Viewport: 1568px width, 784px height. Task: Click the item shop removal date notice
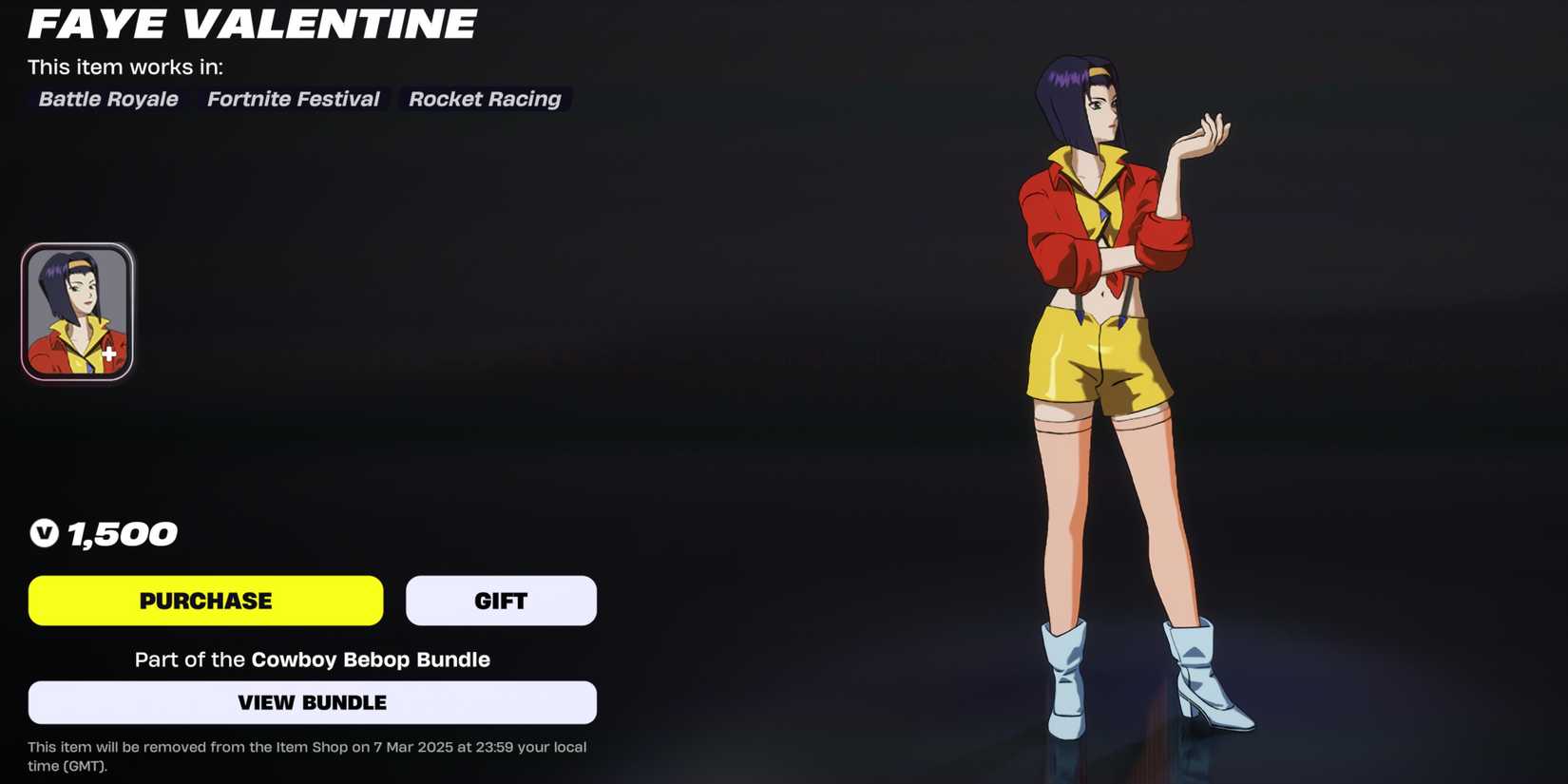click(x=306, y=755)
